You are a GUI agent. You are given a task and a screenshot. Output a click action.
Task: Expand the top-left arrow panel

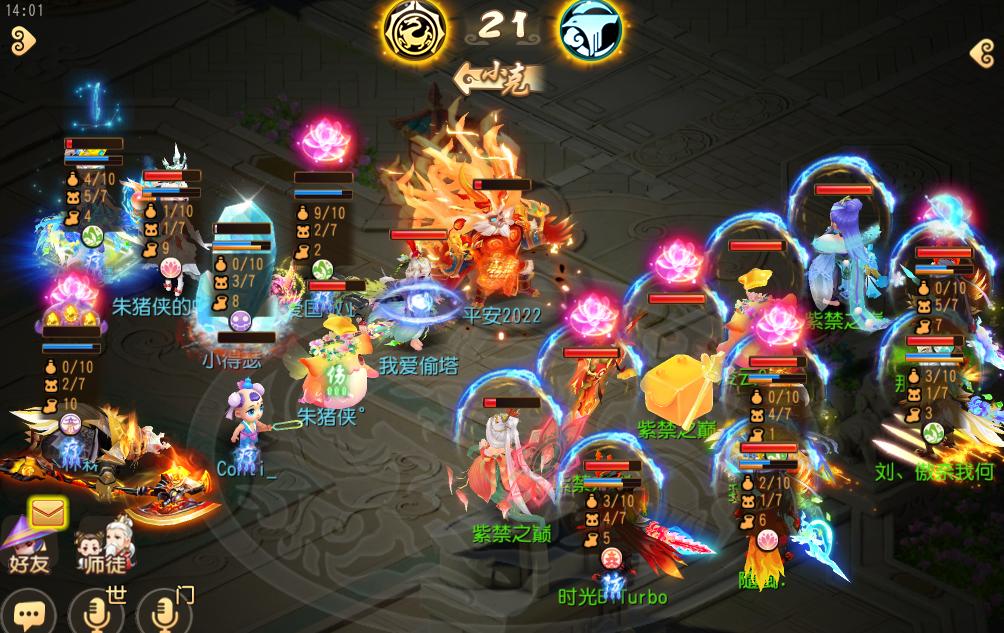click(x=22, y=41)
